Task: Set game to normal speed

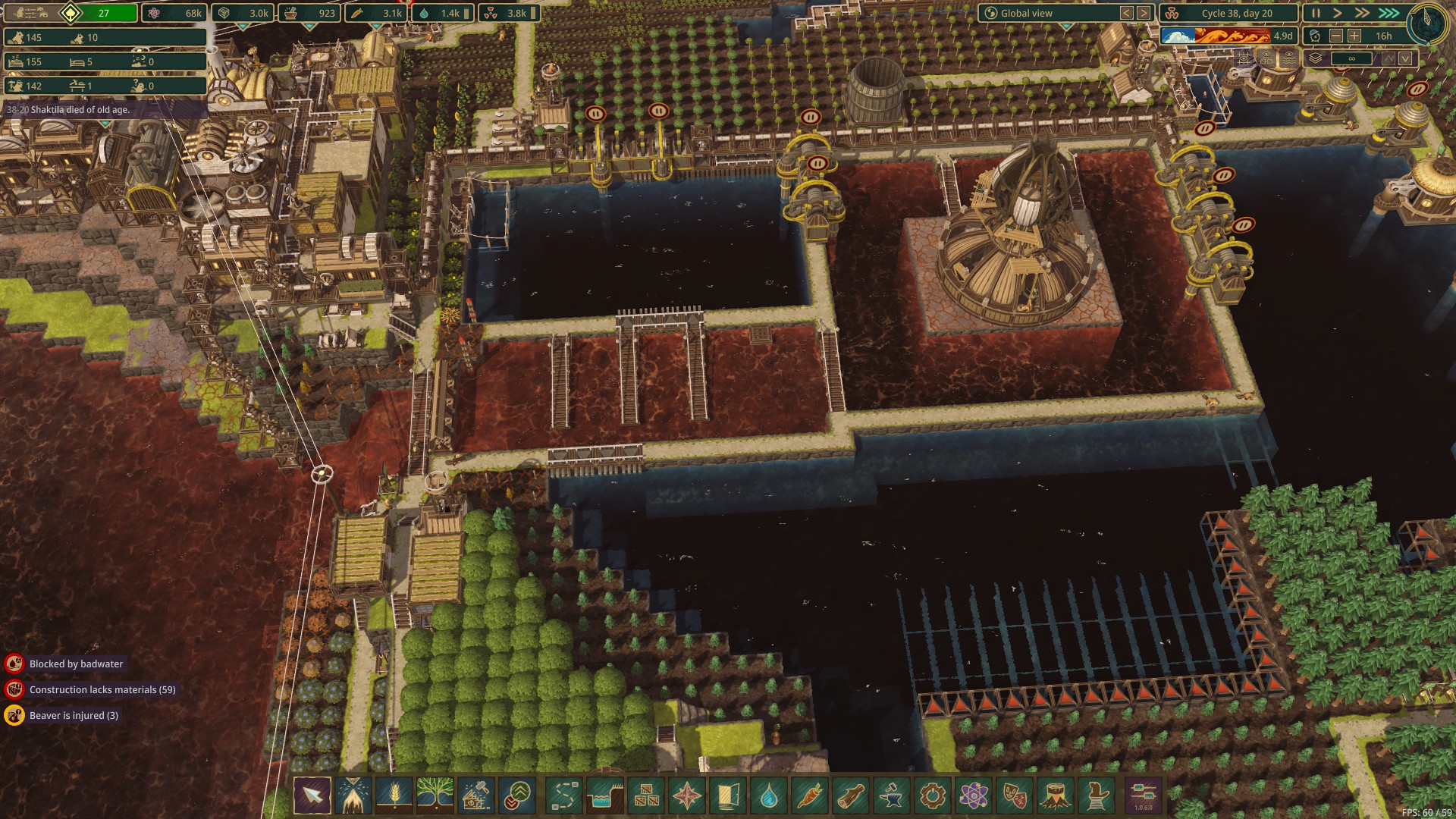Action: 1338,13
